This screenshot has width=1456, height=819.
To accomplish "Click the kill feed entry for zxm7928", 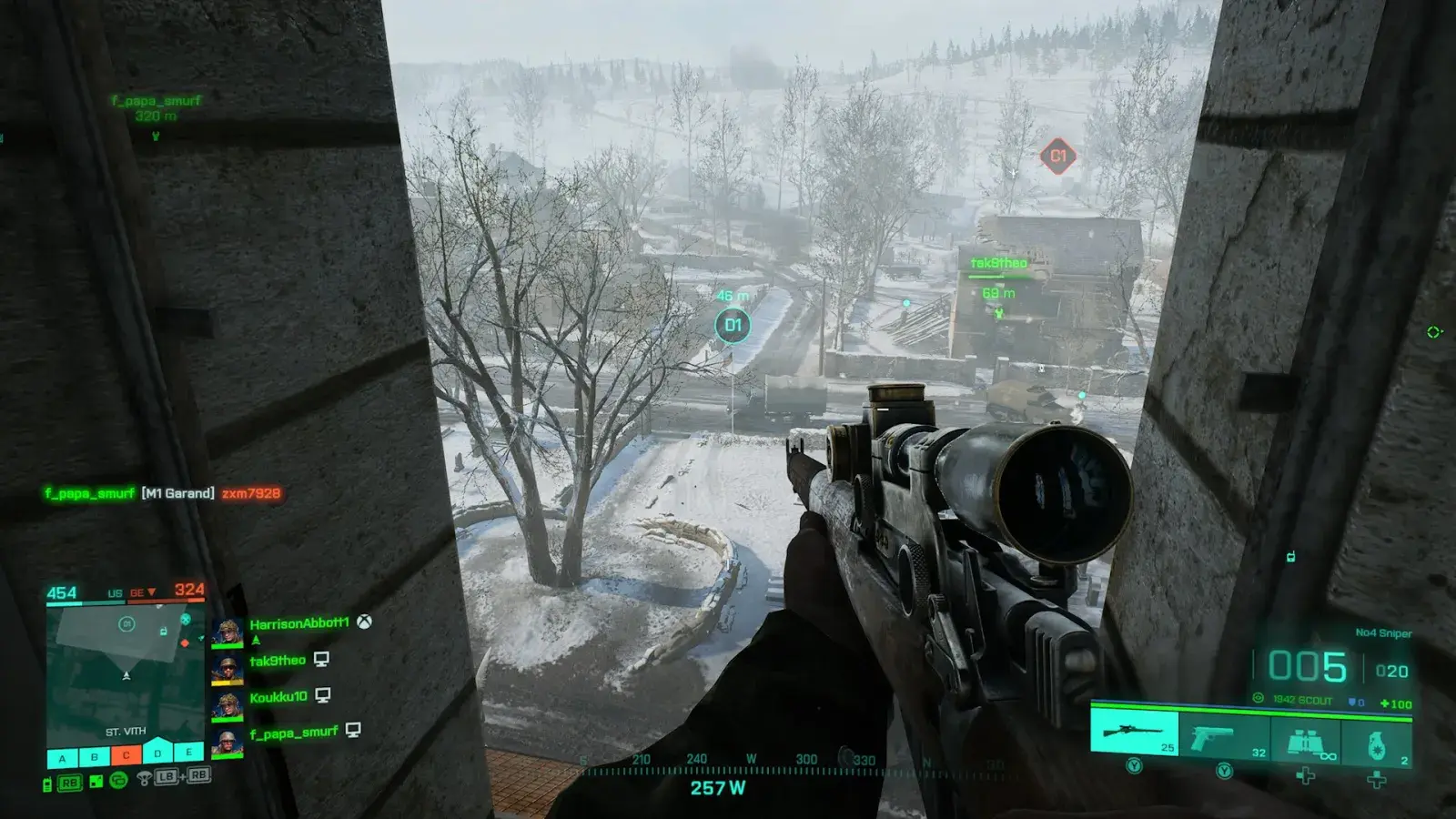I will [251, 493].
